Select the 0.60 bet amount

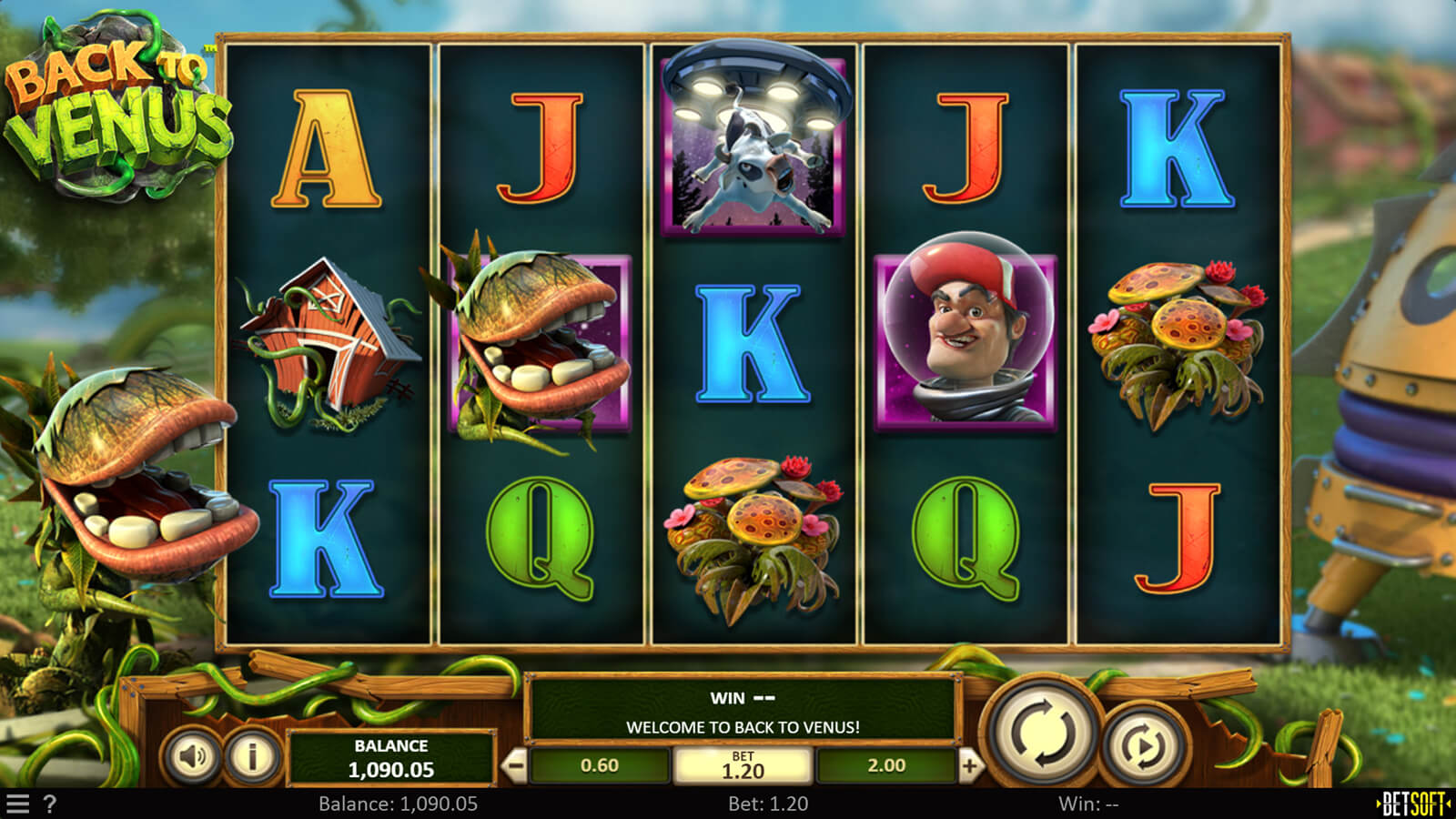tap(600, 766)
